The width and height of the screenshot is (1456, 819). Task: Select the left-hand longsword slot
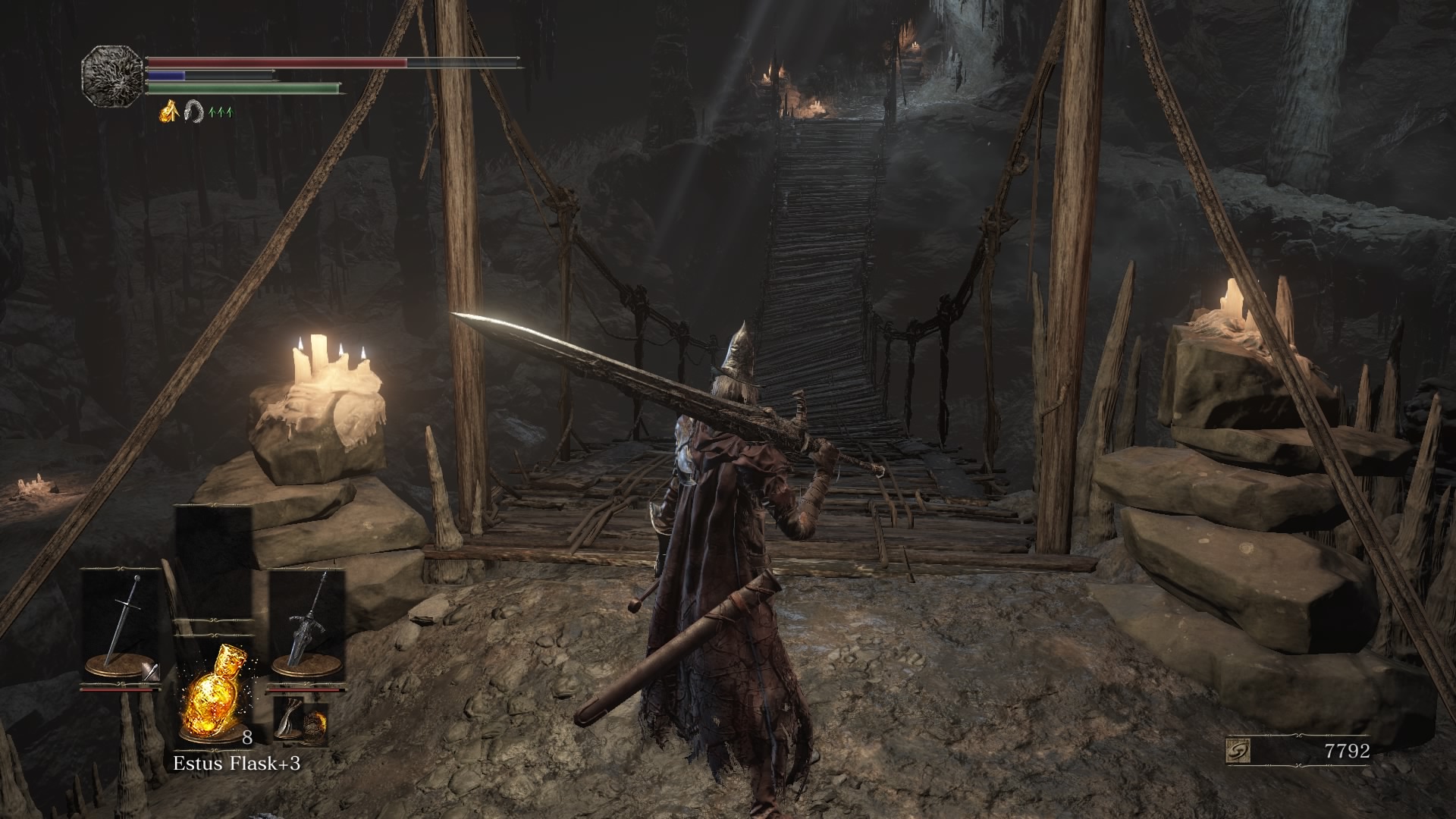click(x=121, y=623)
